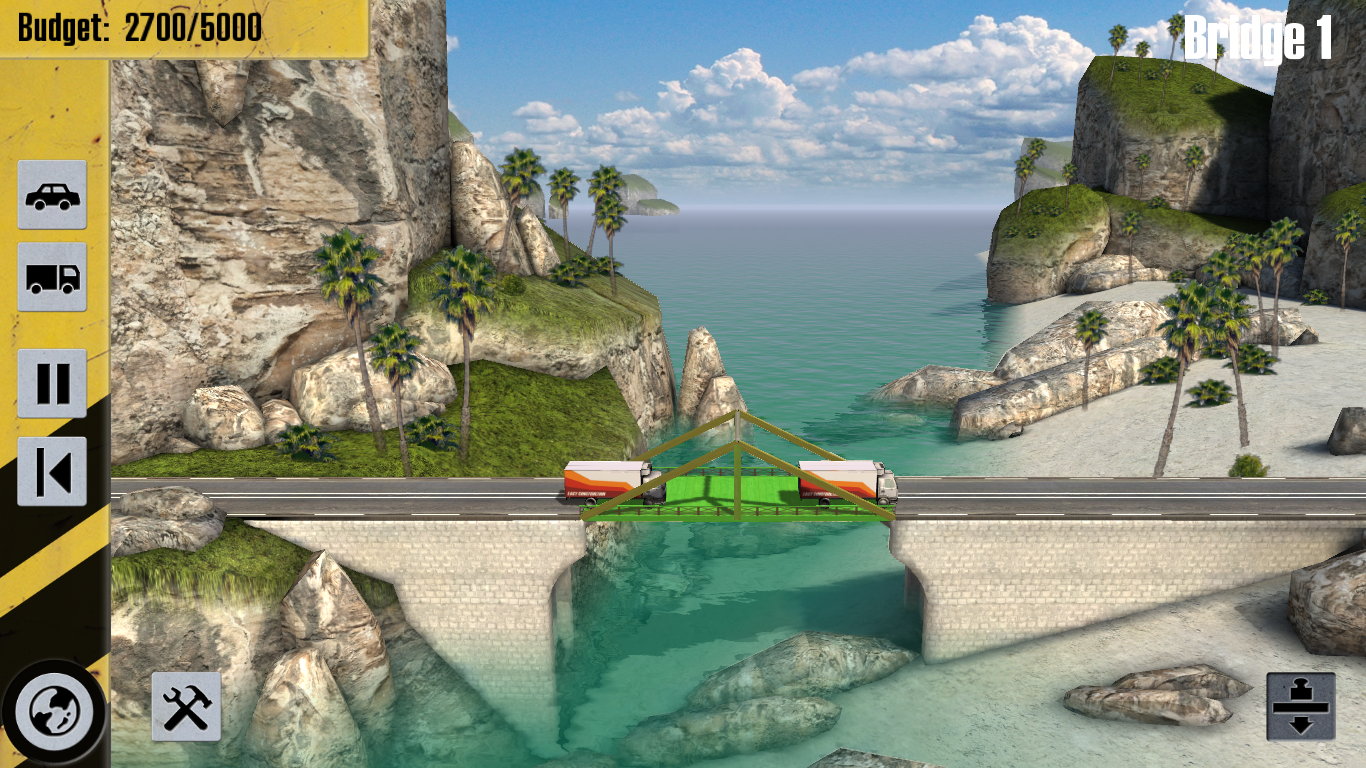The image size is (1366, 768).
Task: Toggle the load stress view button
Action: (x=1300, y=706)
